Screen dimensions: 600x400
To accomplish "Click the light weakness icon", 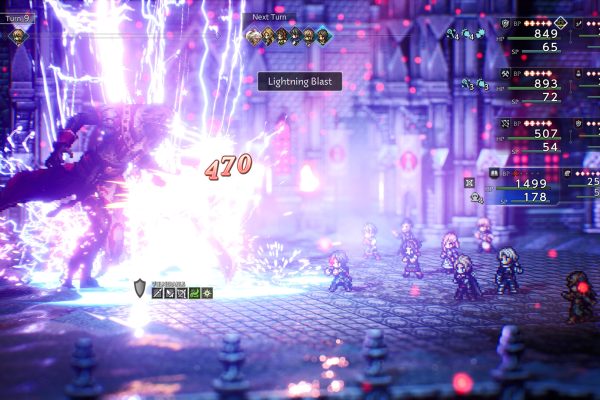I will (207, 293).
